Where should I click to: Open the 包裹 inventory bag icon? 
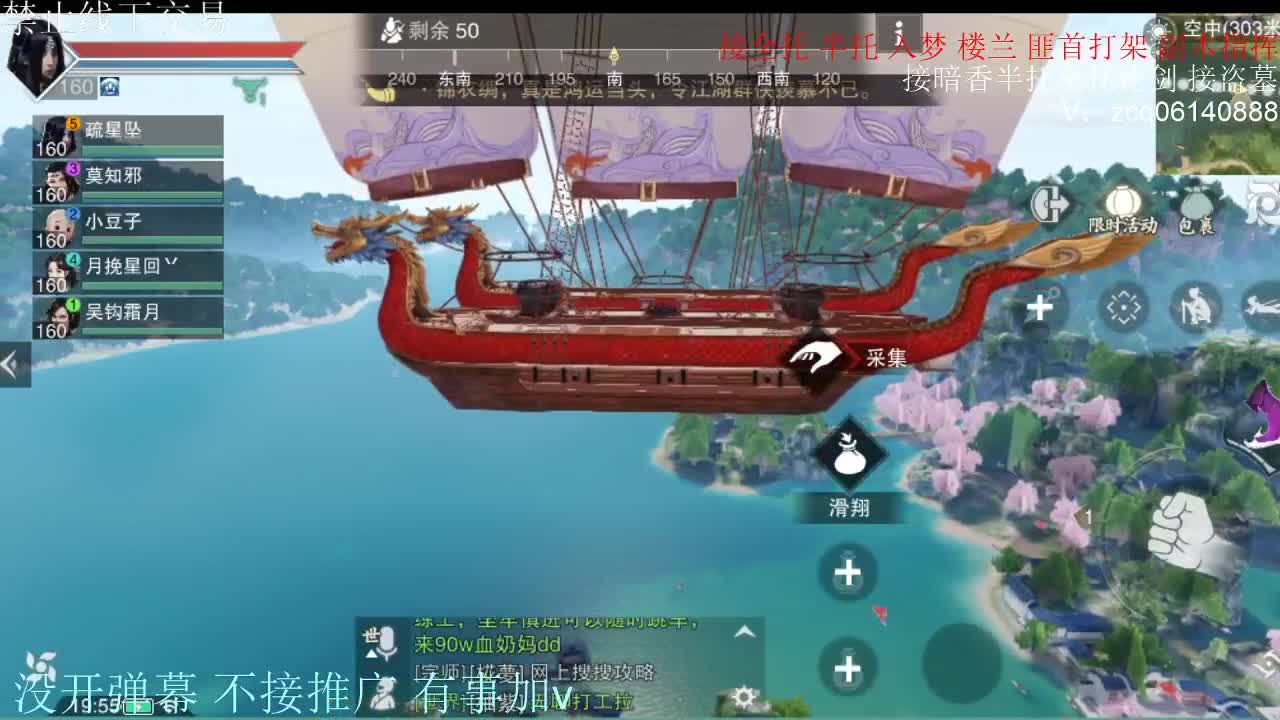click(x=1196, y=200)
